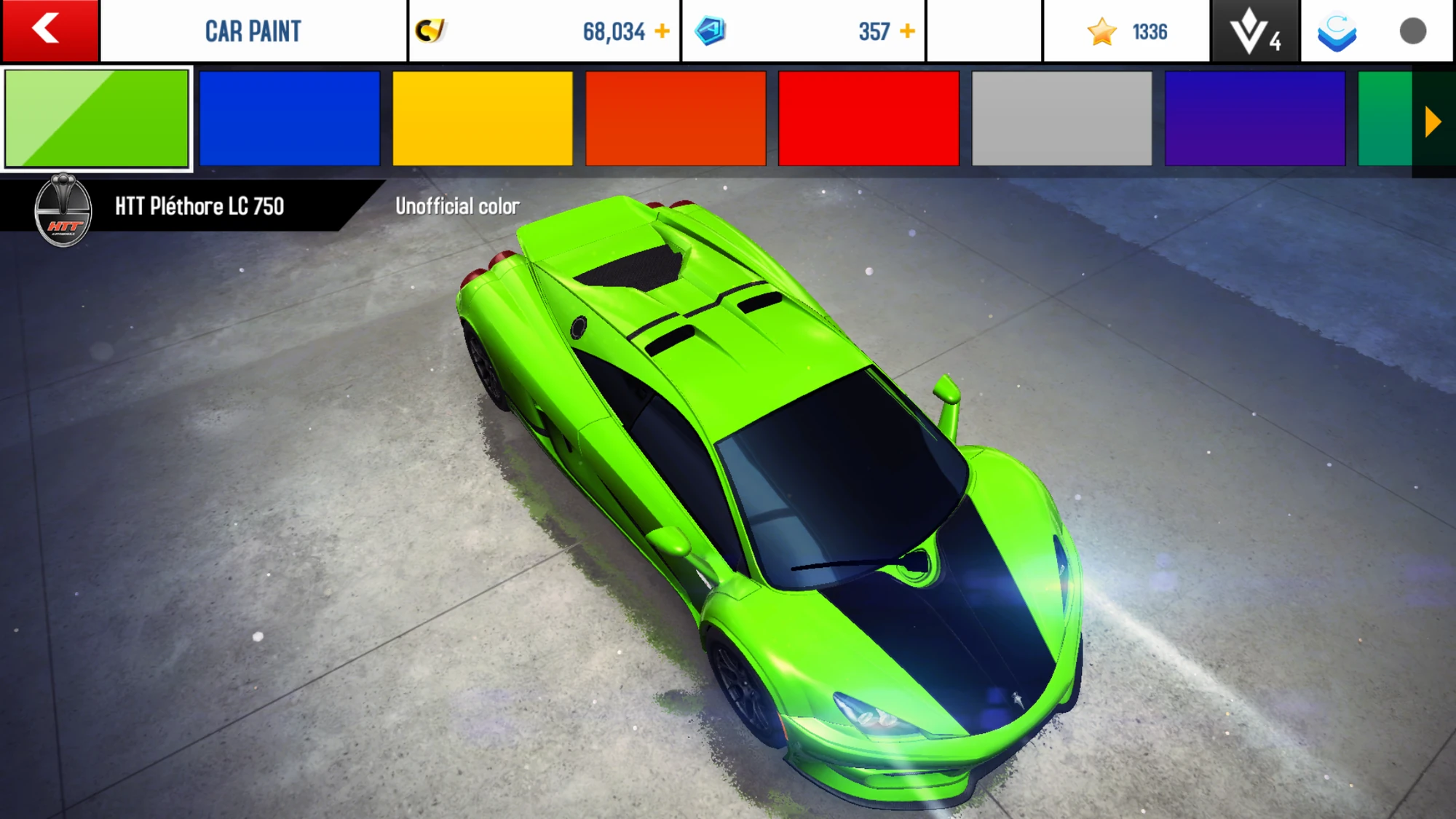This screenshot has height=819, width=1456.
Task: Choose the silver gray paint color
Action: tap(1062, 119)
